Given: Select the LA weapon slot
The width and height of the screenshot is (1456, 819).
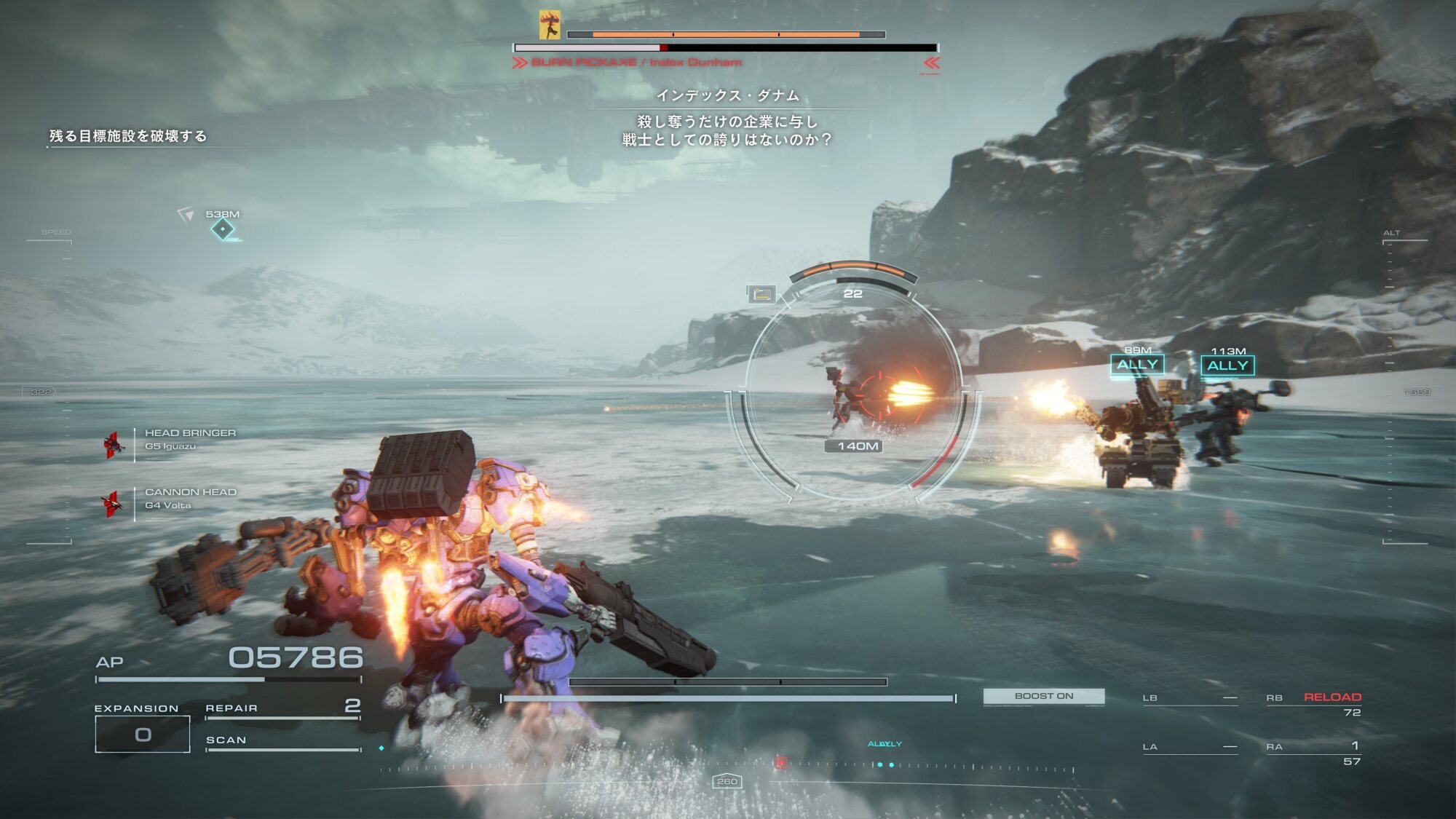Looking at the screenshot, I should [1190, 747].
